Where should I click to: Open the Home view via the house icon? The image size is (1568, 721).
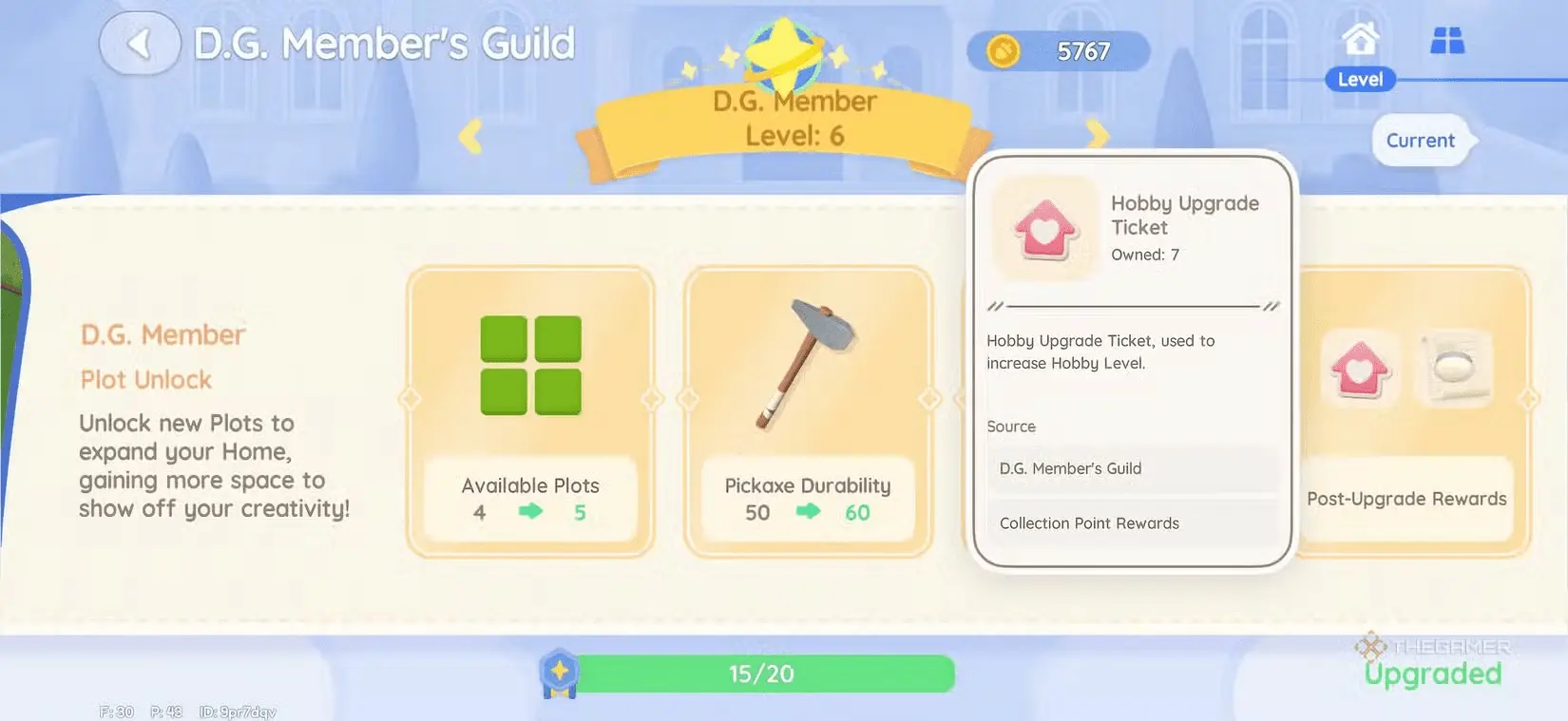1360,40
